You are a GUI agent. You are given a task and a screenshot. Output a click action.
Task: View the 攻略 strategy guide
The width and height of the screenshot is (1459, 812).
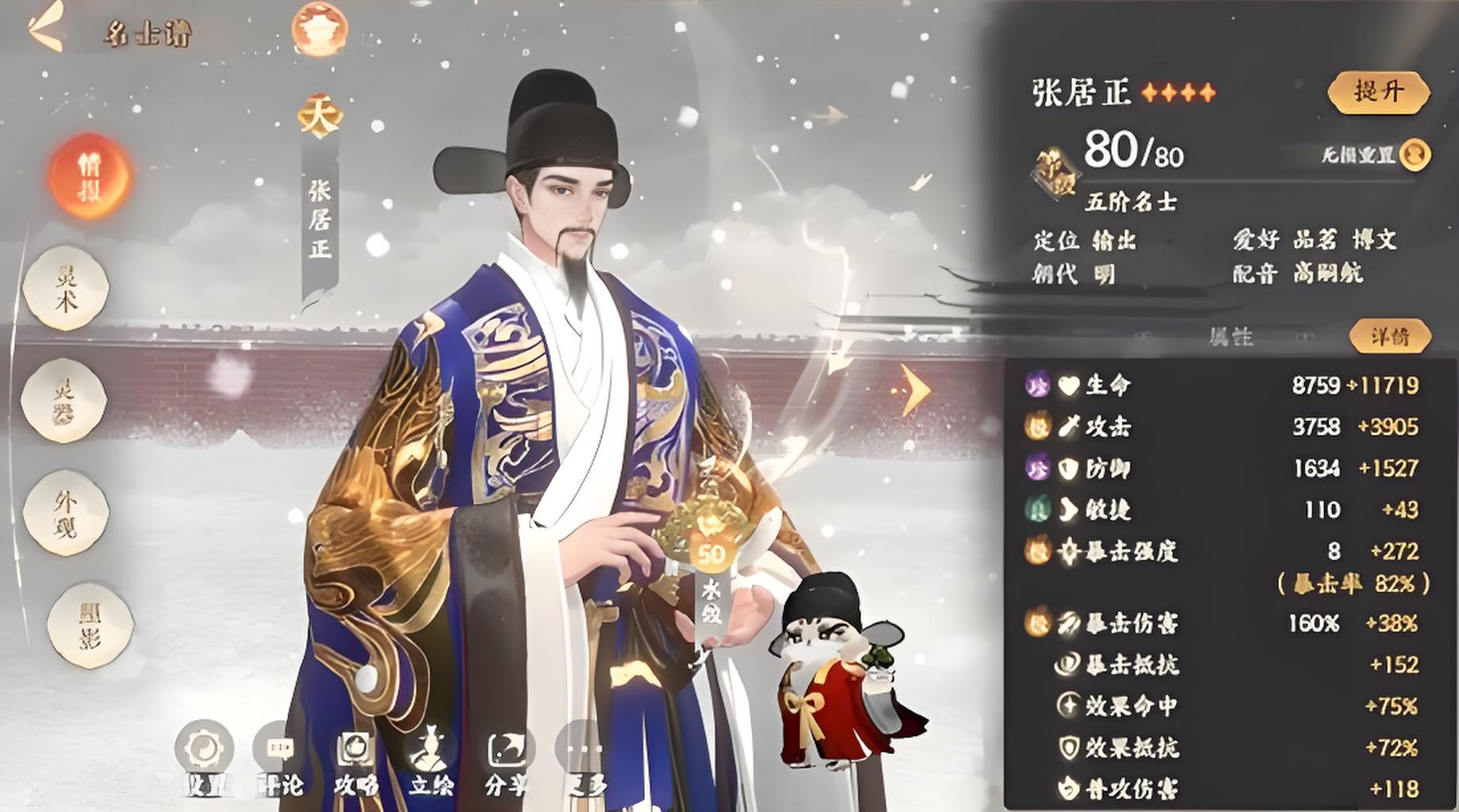point(355,758)
